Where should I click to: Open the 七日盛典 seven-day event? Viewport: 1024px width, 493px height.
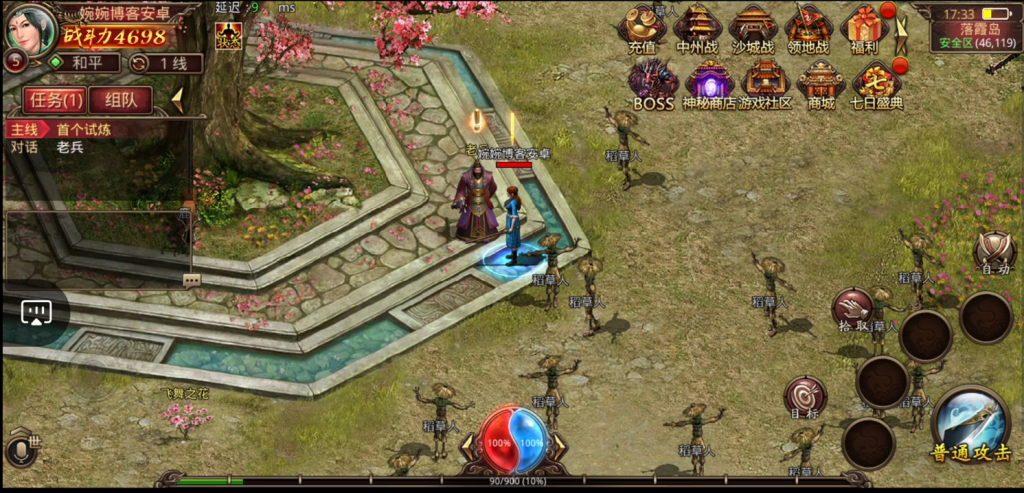(x=876, y=83)
